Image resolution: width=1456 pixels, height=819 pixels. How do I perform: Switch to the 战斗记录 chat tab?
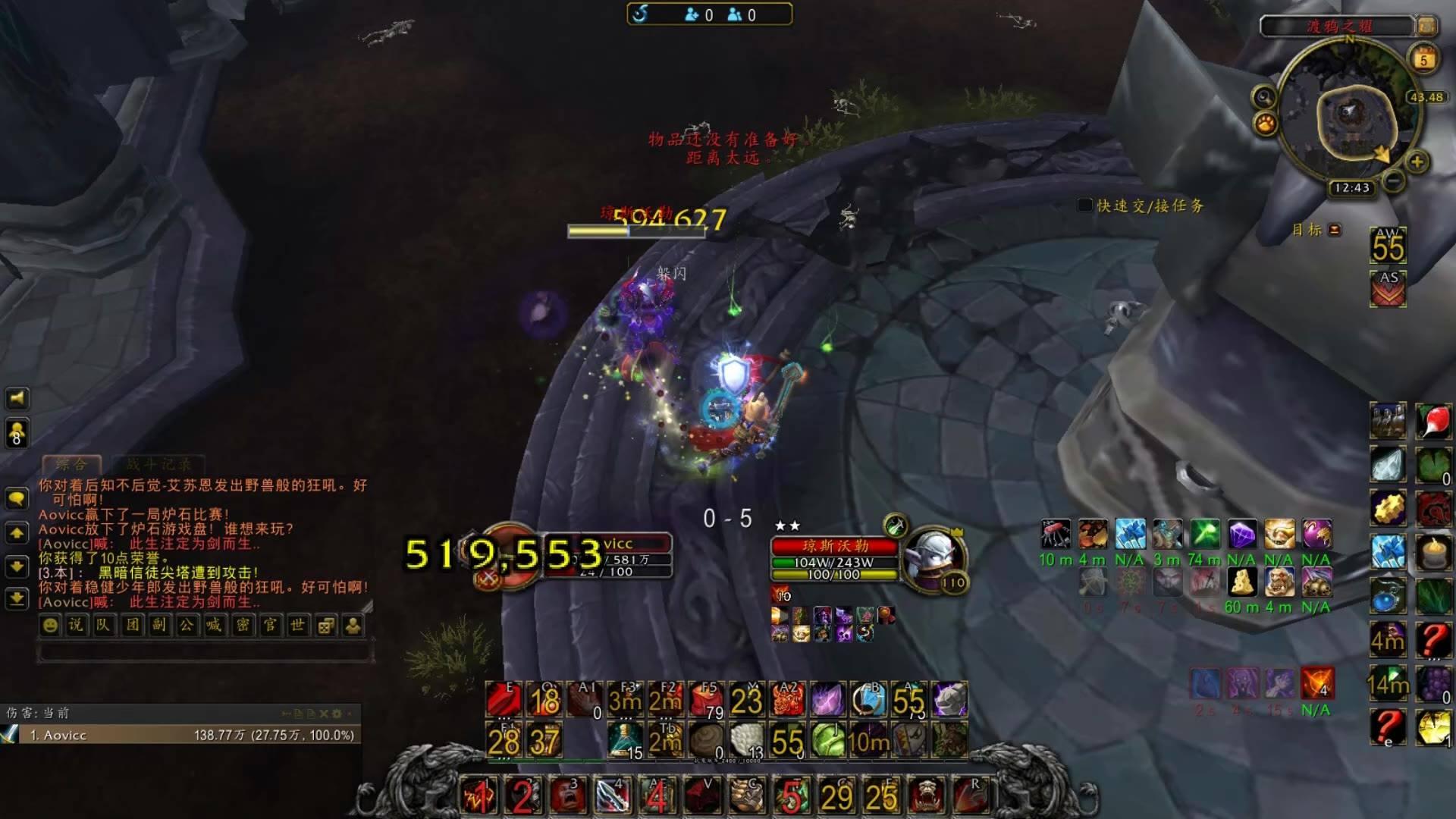click(x=159, y=464)
